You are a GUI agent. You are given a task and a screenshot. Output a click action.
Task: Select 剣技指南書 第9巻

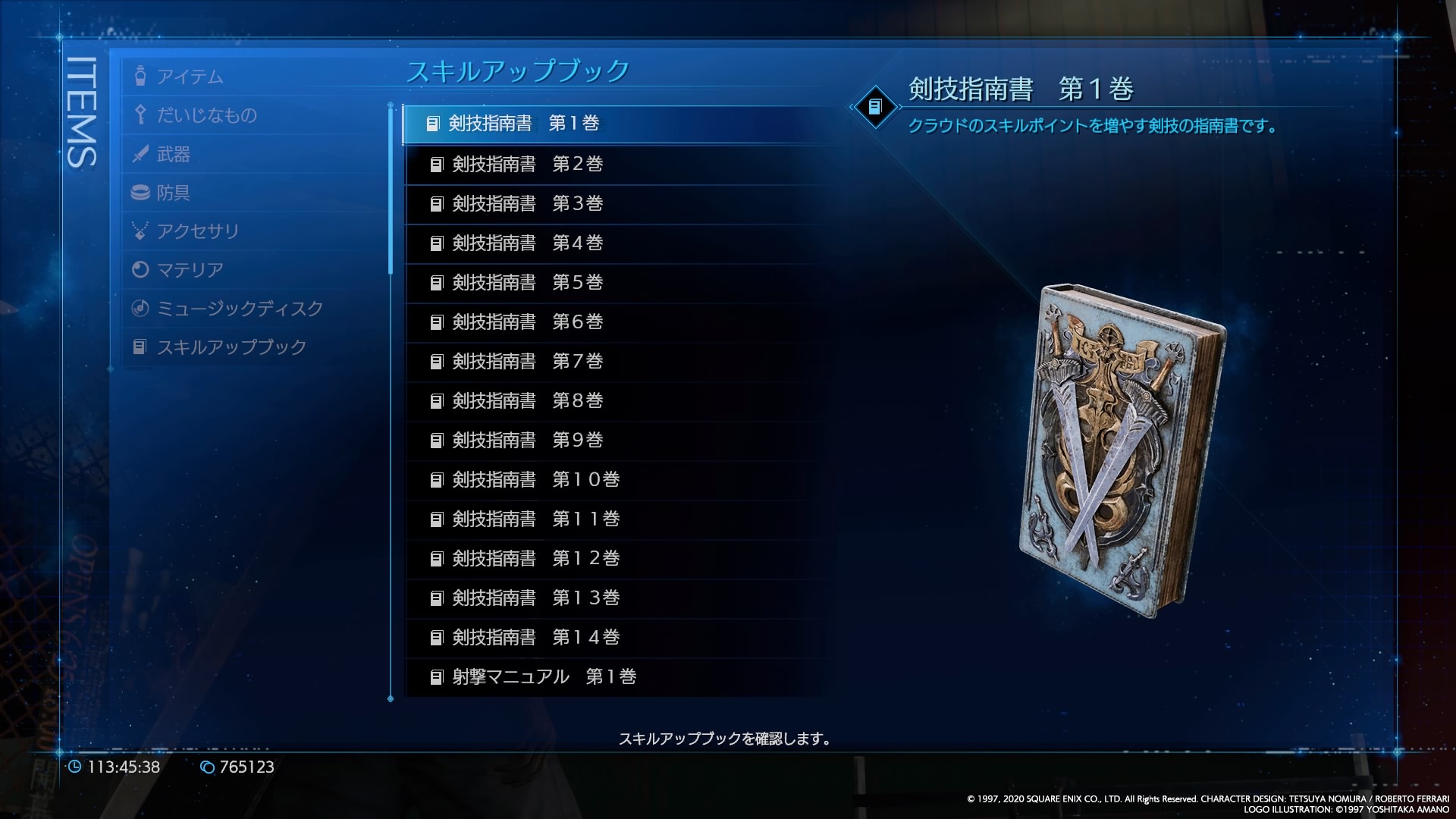tap(527, 441)
